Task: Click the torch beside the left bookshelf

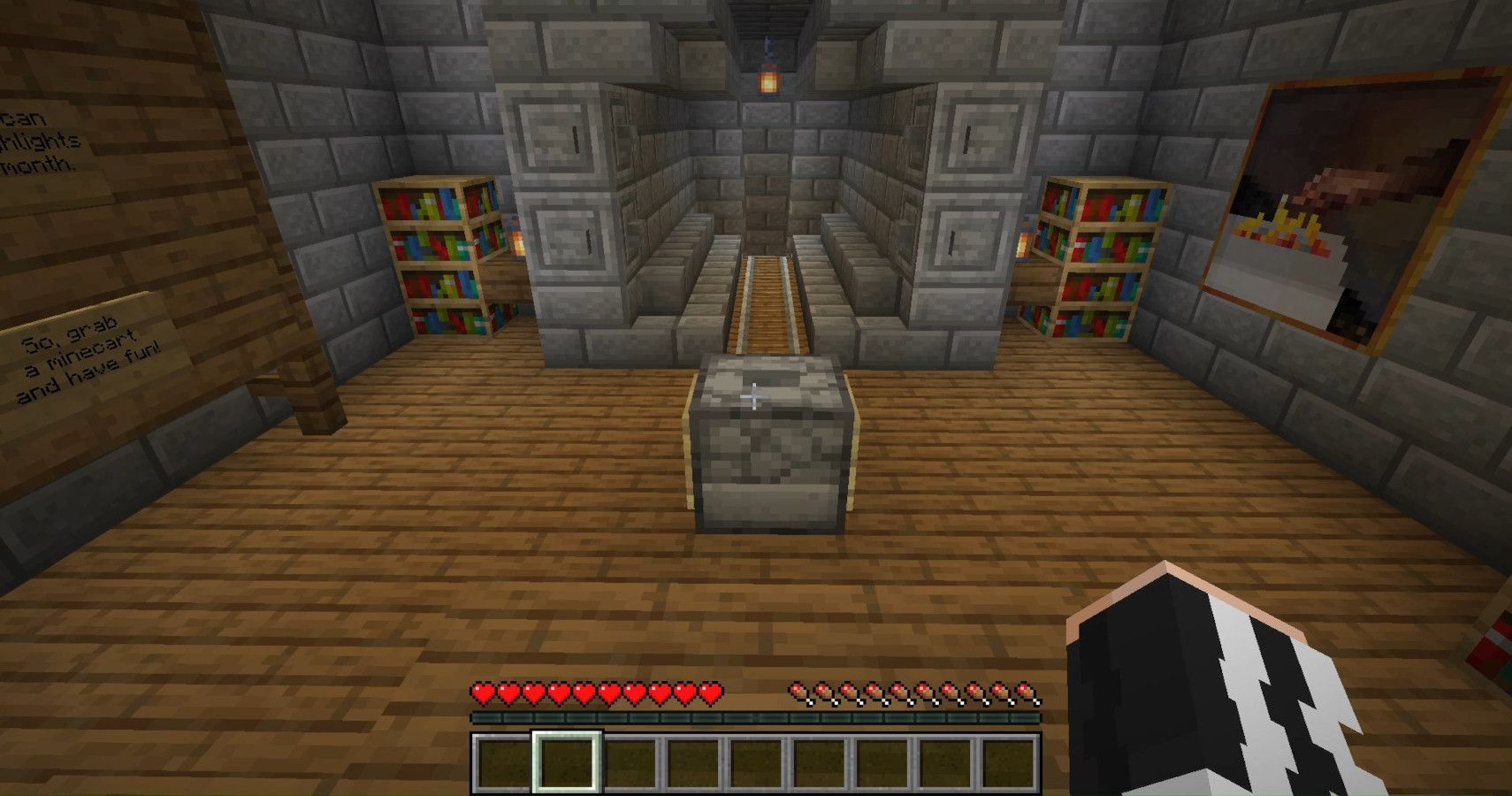Action: click(x=515, y=243)
